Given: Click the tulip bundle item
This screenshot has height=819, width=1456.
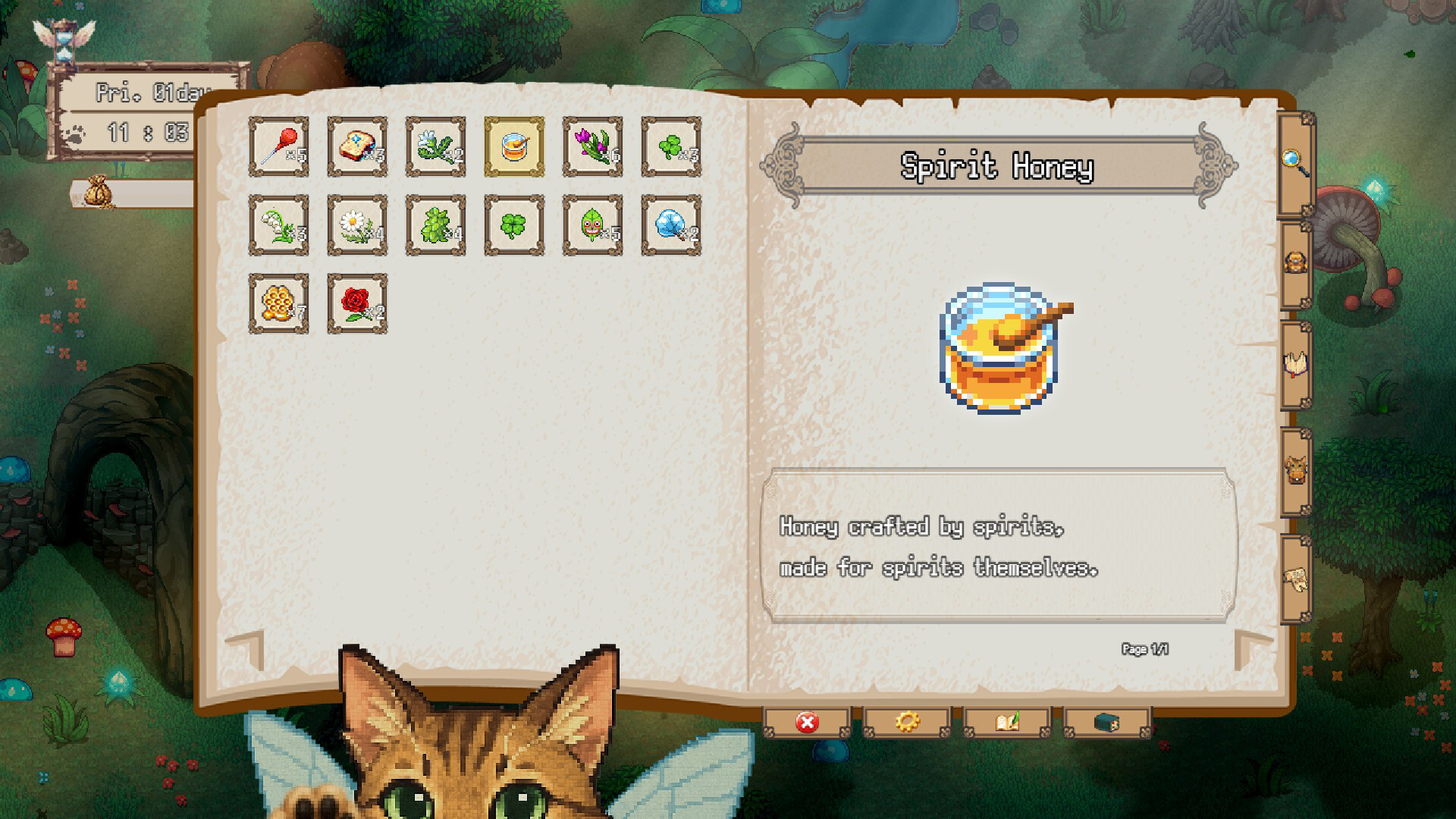Looking at the screenshot, I should click(593, 148).
